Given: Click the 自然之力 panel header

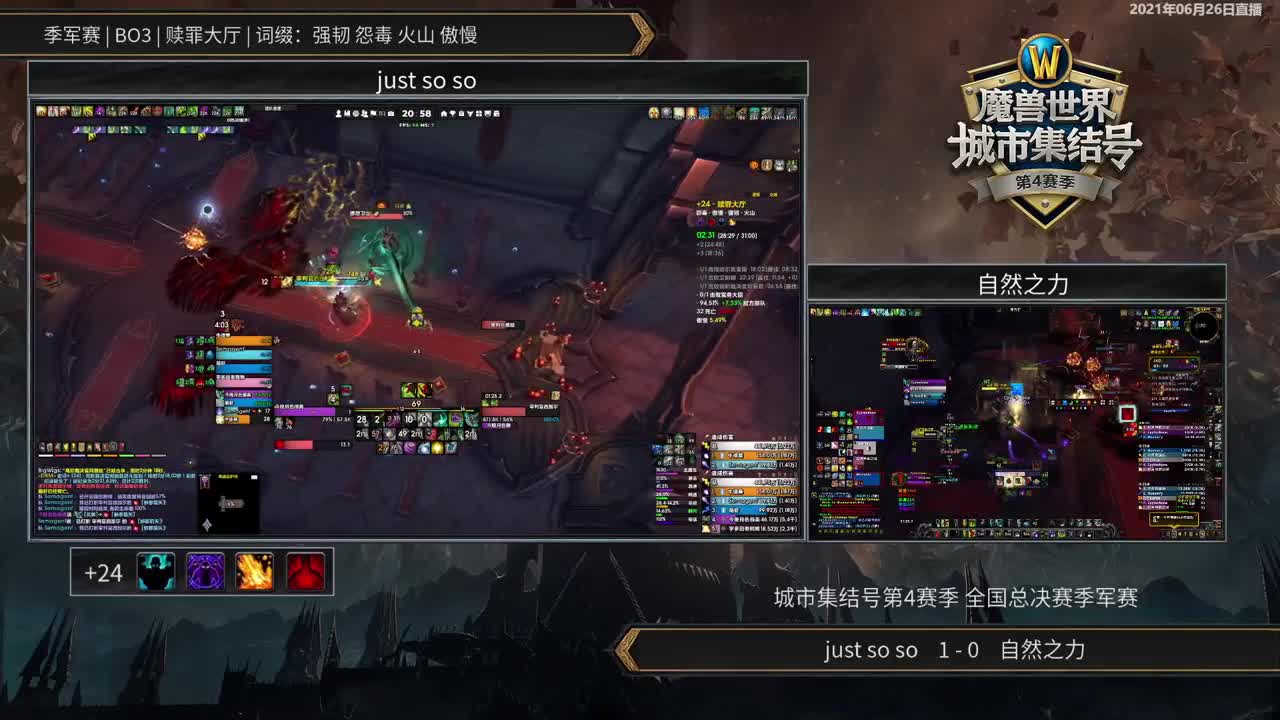Looking at the screenshot, I should point(1026,283).
